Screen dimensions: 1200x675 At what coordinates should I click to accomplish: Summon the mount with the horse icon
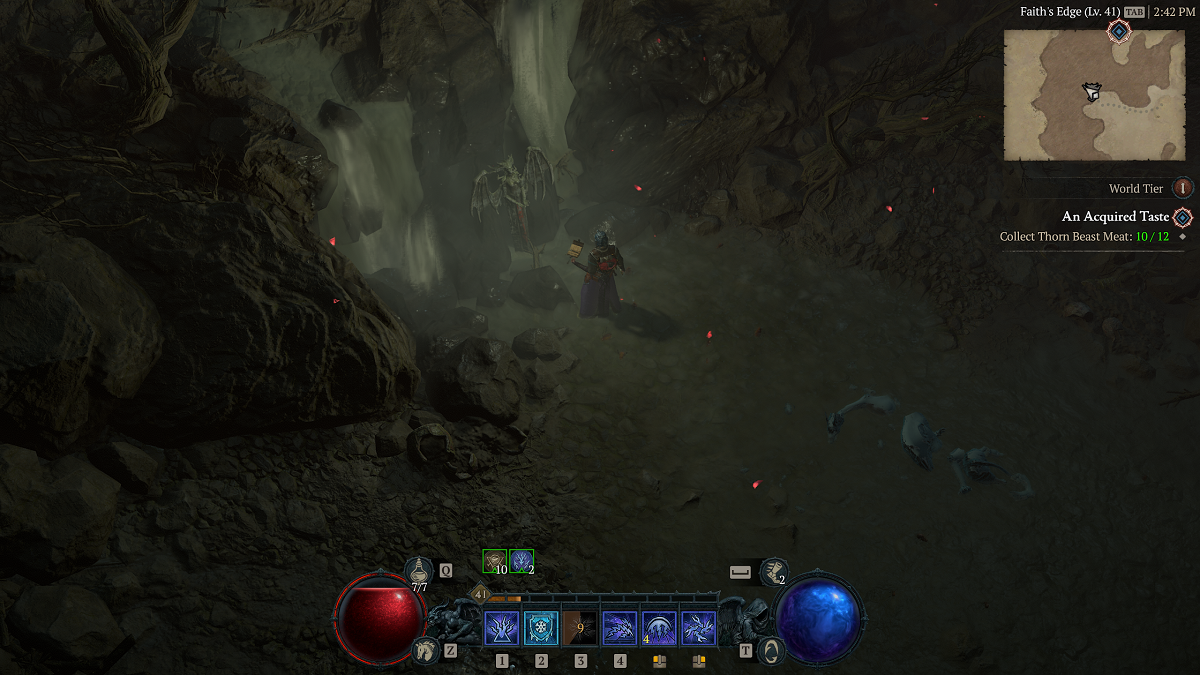(x=425, y=651)
